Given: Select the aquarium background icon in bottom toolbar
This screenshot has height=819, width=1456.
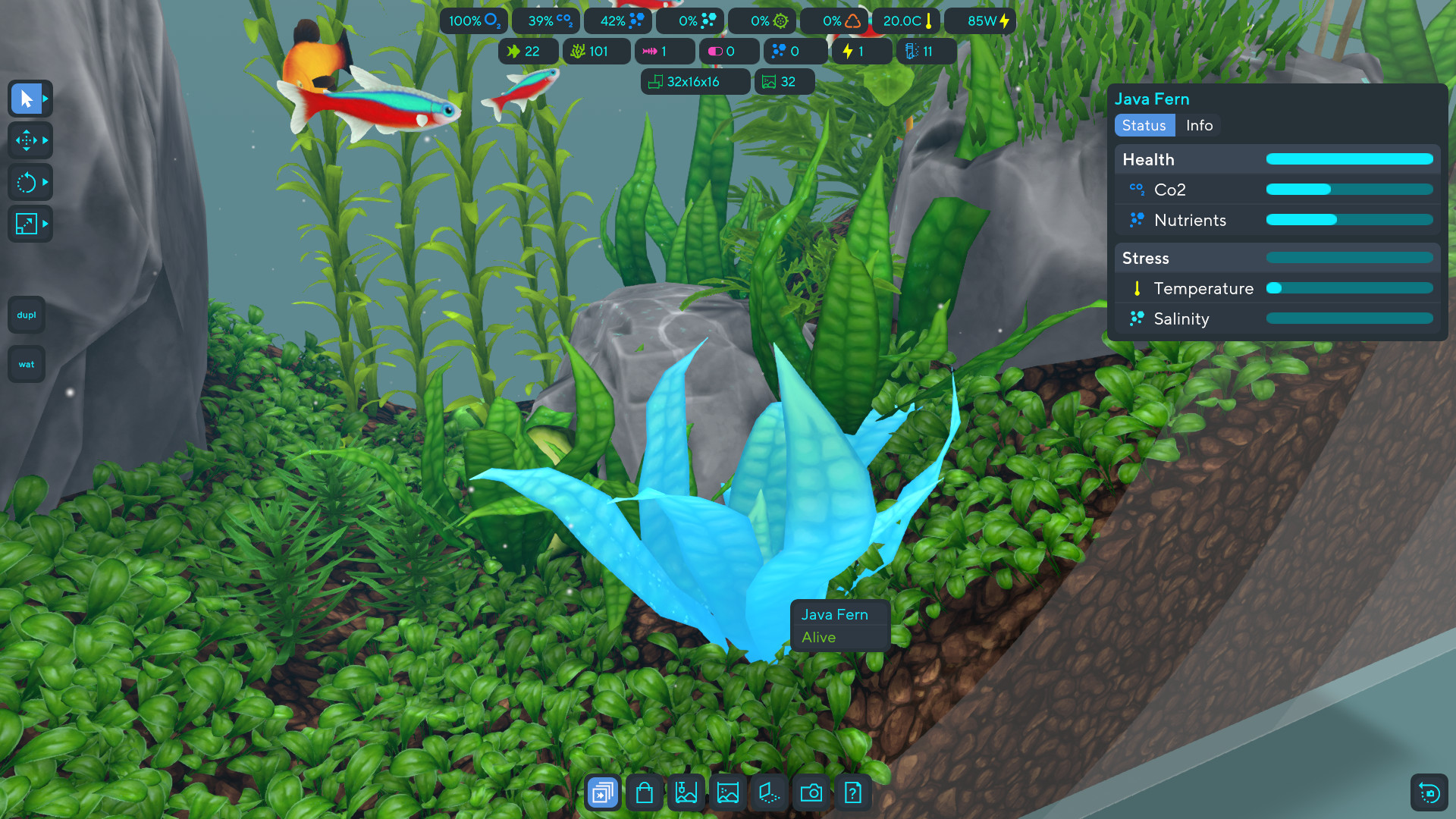Looking at the screenshot, I should [x=727, y=792].
